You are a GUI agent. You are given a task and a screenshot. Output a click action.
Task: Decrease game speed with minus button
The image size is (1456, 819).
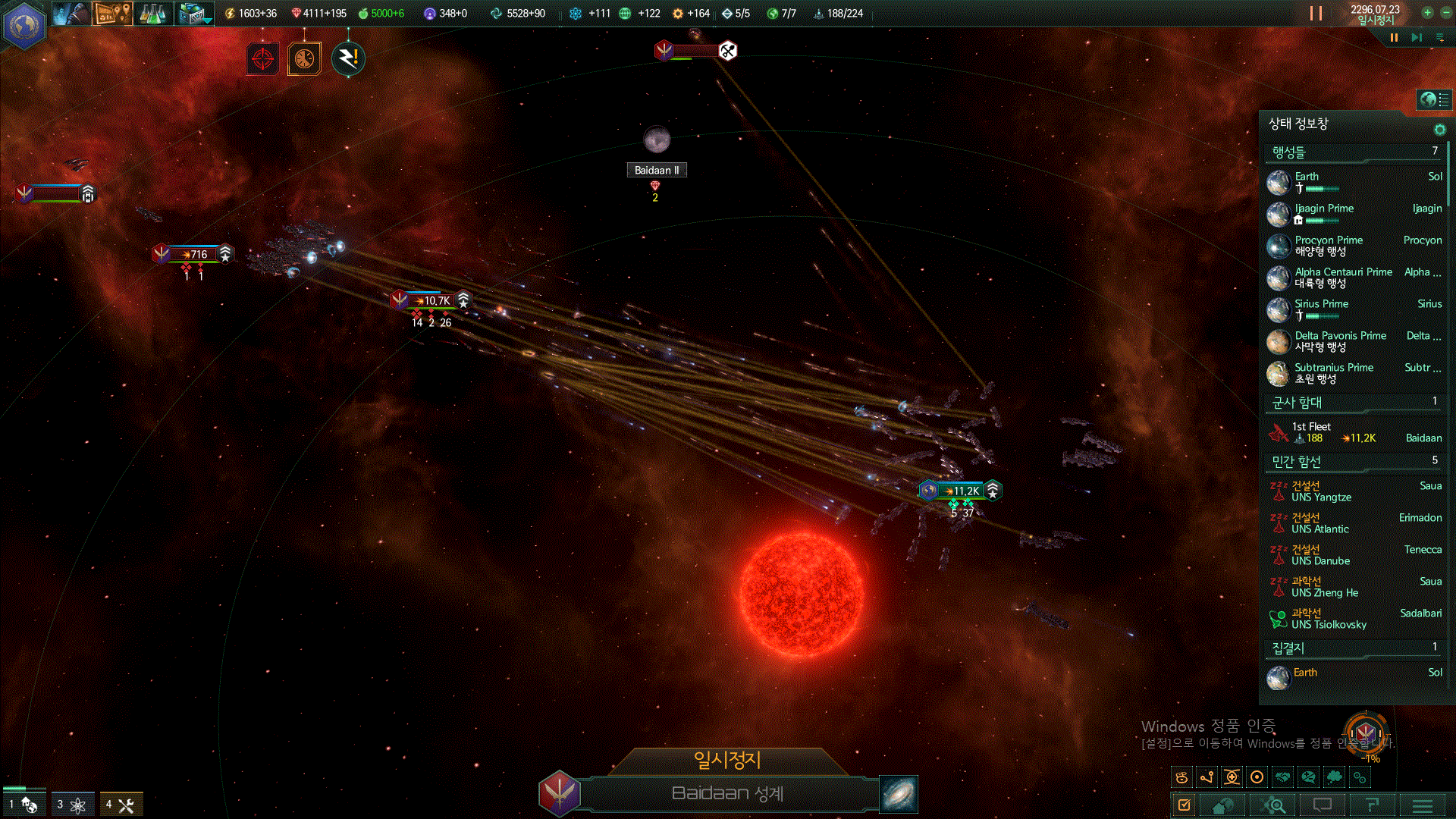point(1445,12)
